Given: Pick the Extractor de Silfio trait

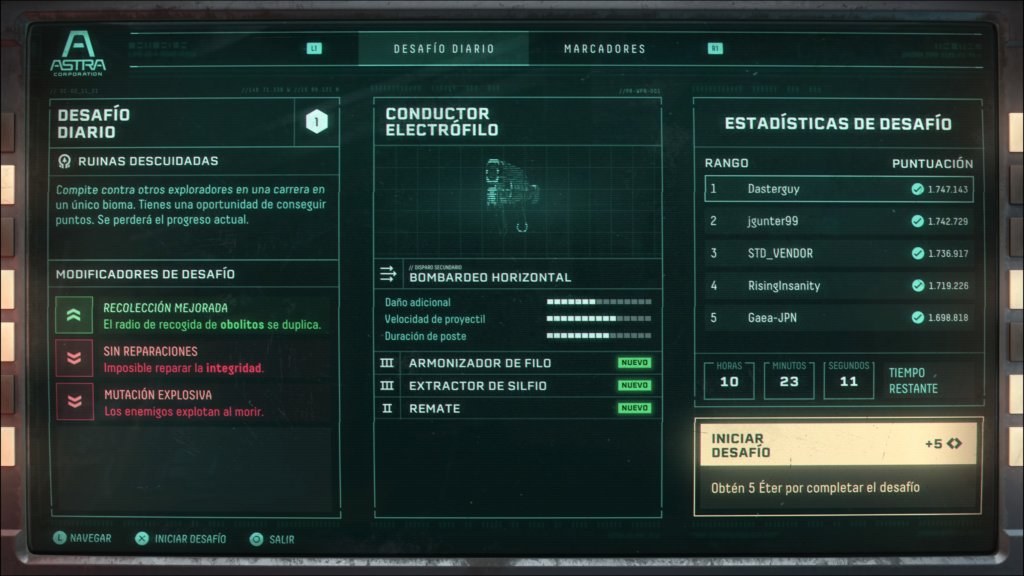Looking at the screenshot, I should pyautogui.click(x=517, y=385).
